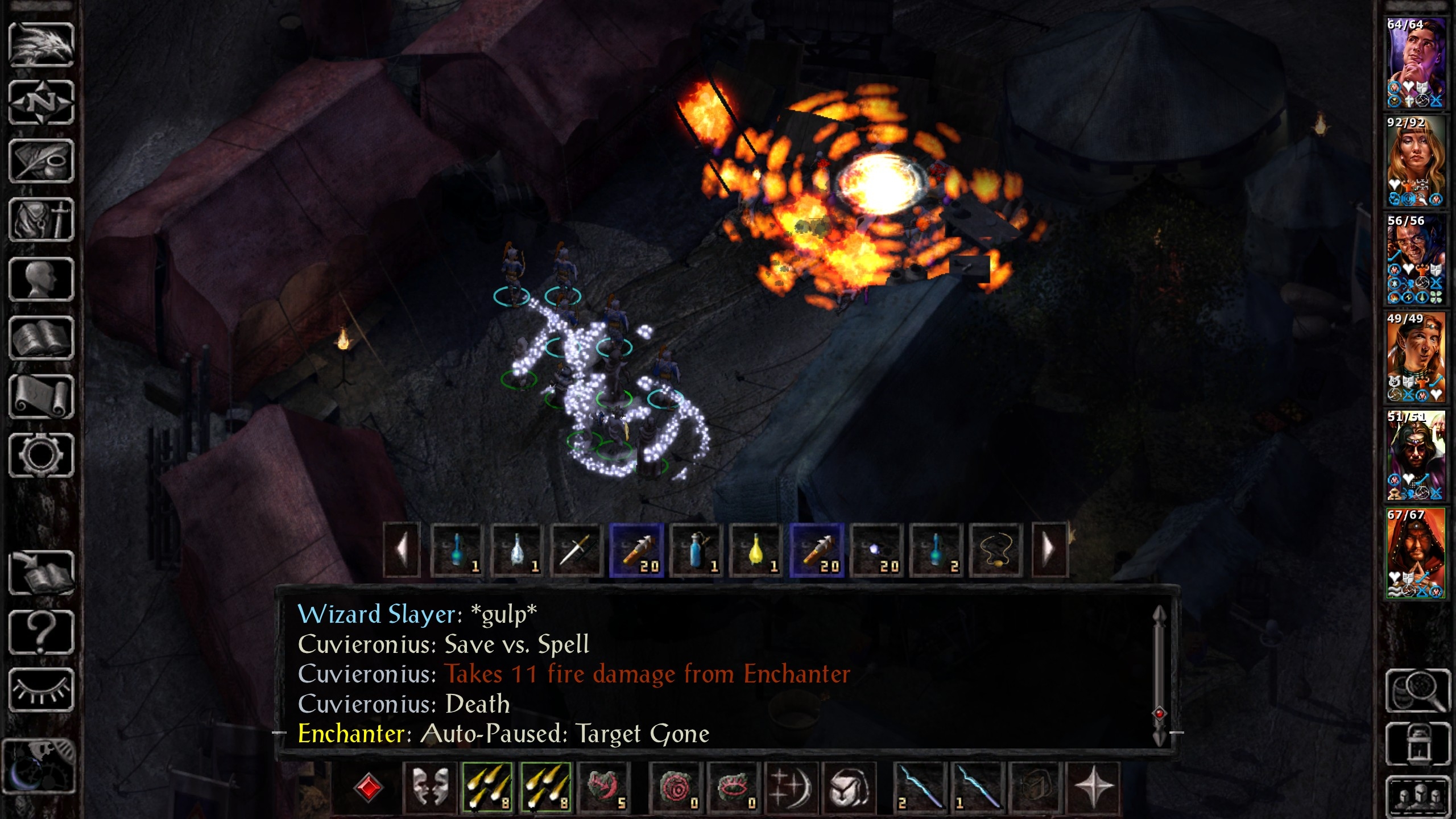Open the area map with the compass button
The width and height of the screenshot is (1456, 819).
(x=41, y=103)
